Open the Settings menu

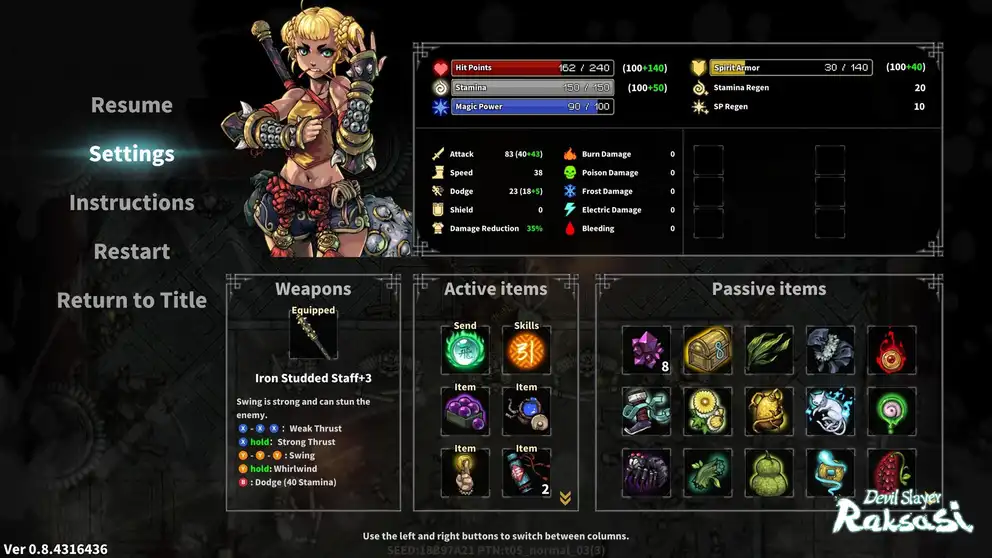131,154
